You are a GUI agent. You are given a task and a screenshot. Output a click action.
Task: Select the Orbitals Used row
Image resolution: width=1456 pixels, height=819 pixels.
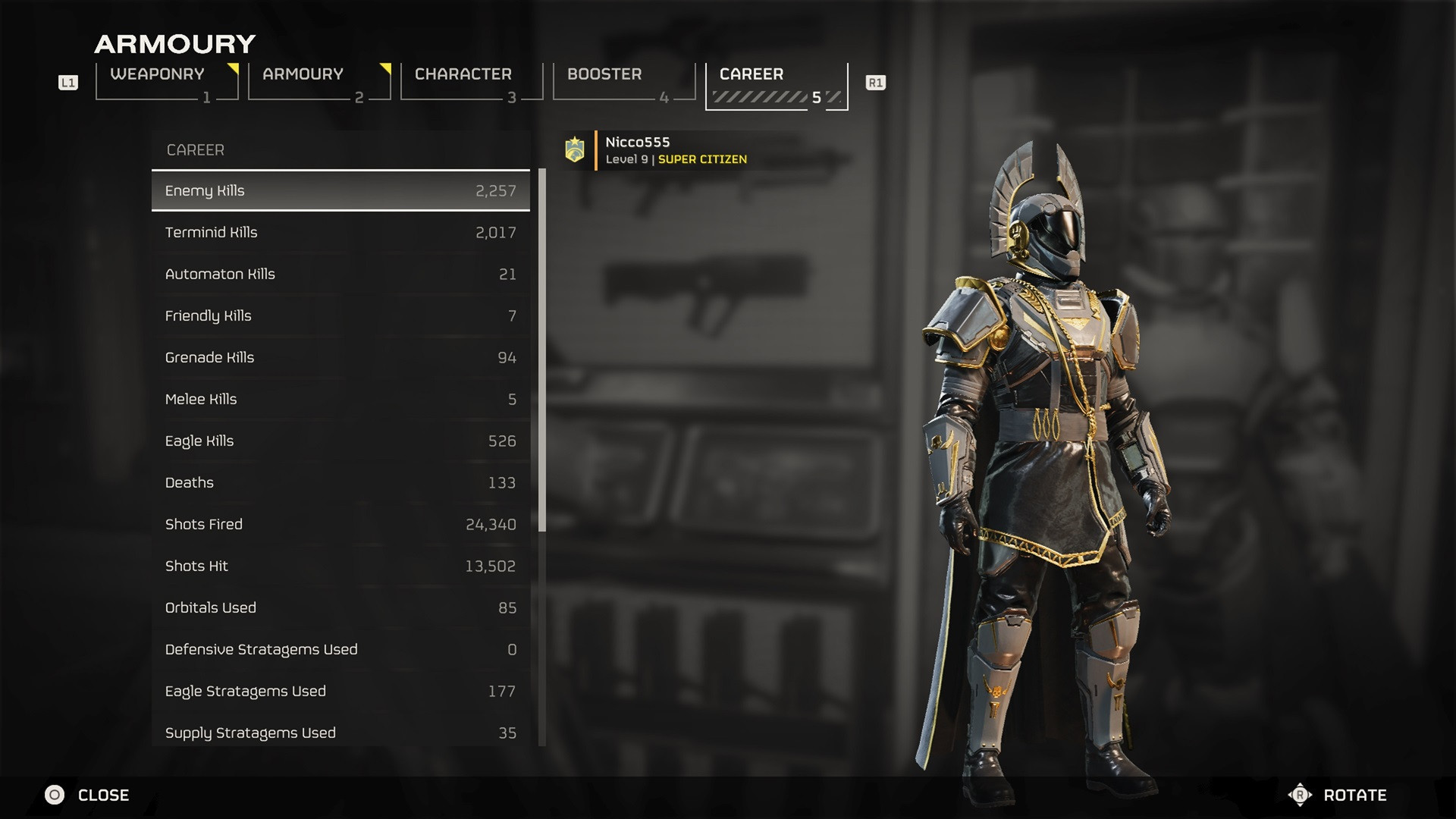[x=340, y=608]
